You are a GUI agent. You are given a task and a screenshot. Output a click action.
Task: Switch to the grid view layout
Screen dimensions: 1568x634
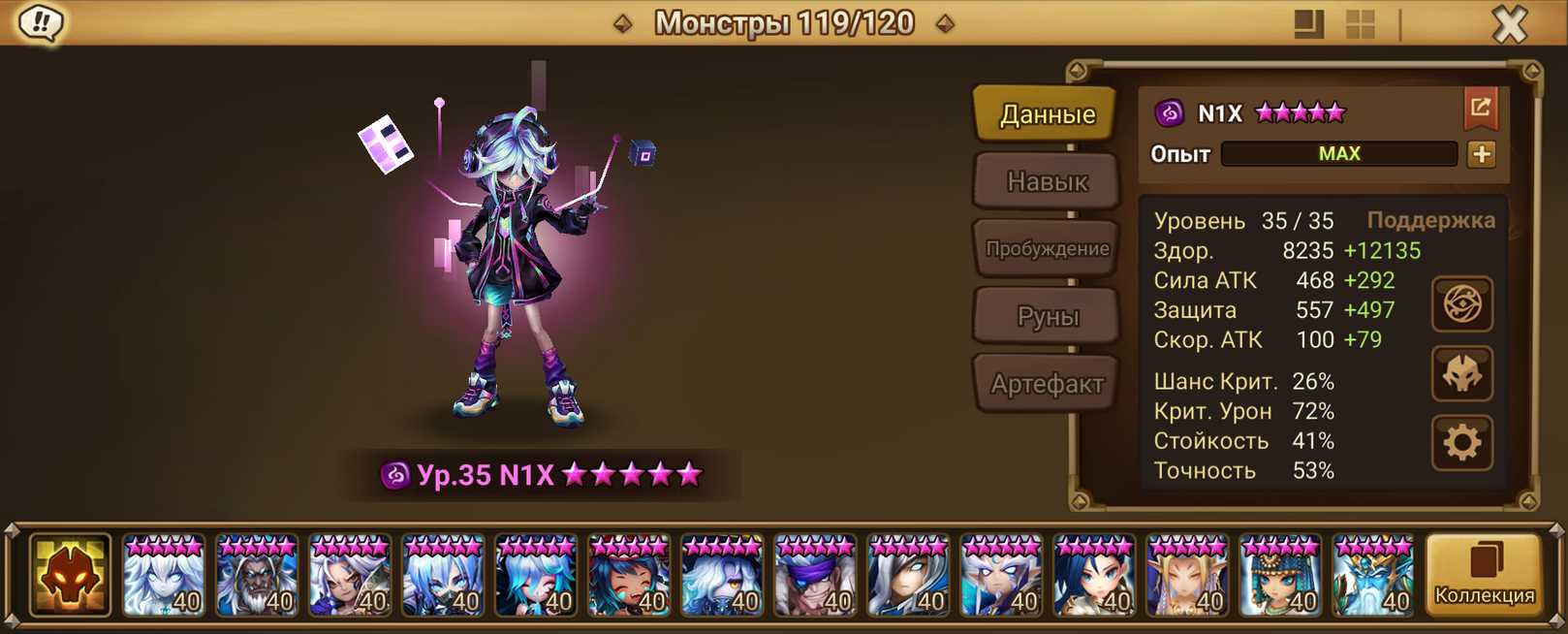(1360, 24)
